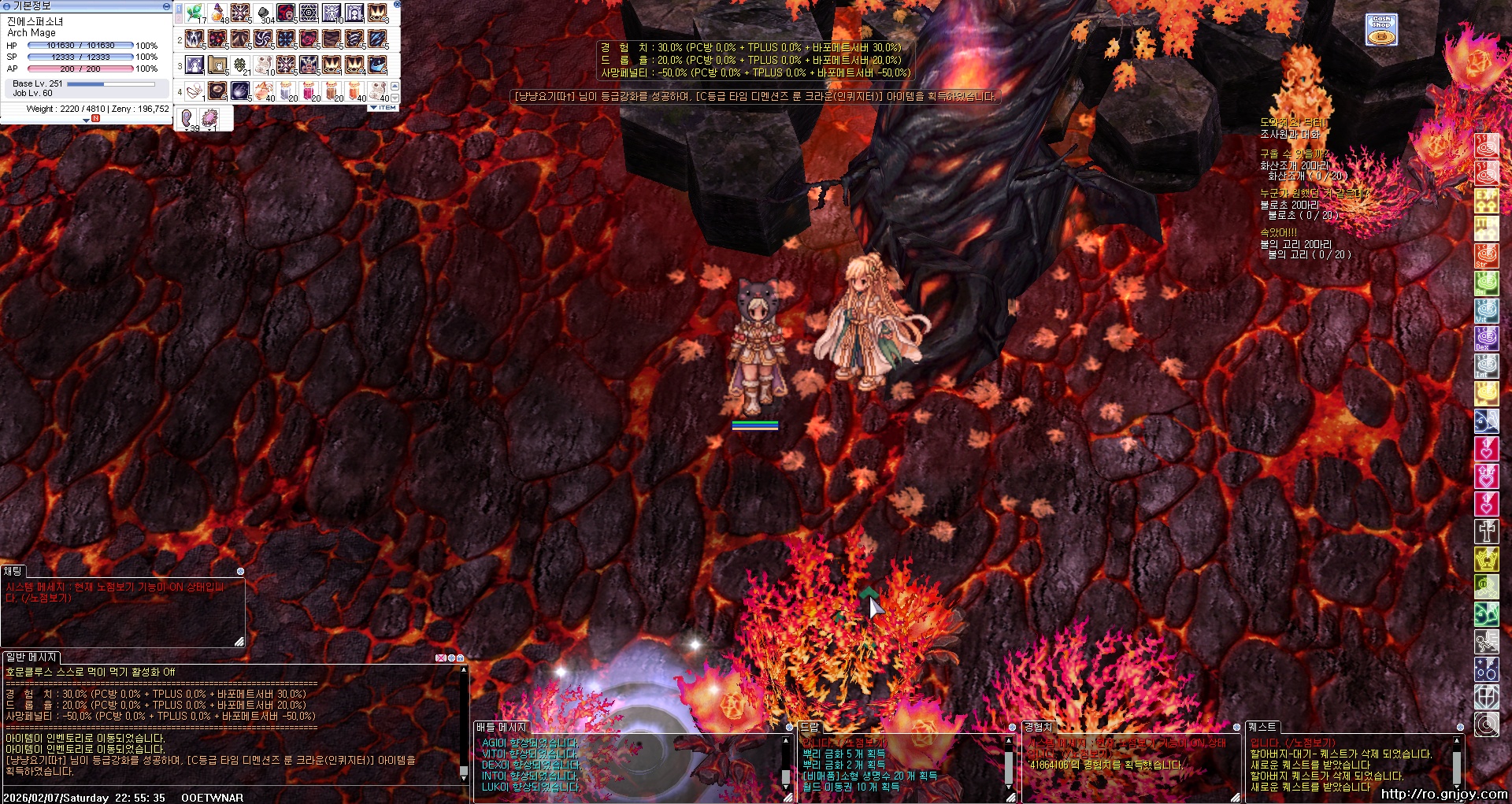Viewport: 1512px width, 804px height.
Task: Select the 화산조개 20마리 quest tracker entry
Action: coord(1293,165)
